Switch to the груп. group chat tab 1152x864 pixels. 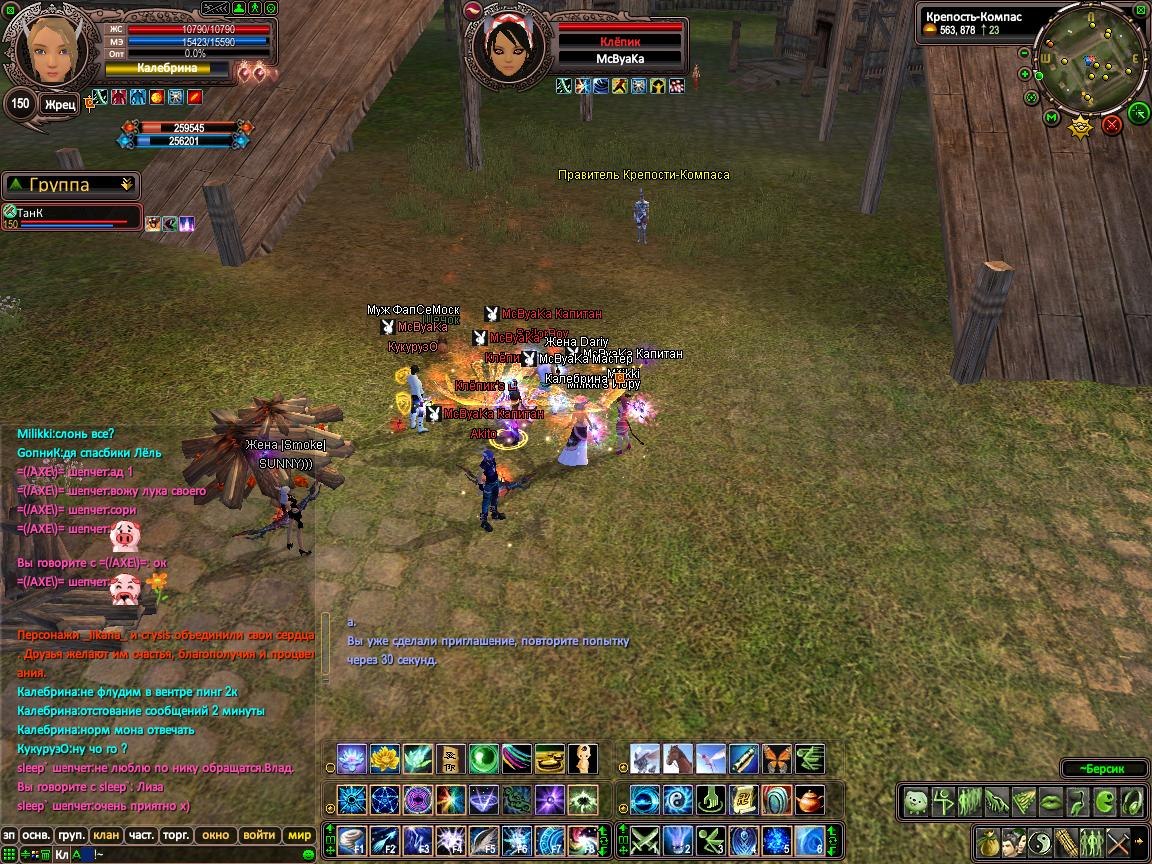coord(70,835)
